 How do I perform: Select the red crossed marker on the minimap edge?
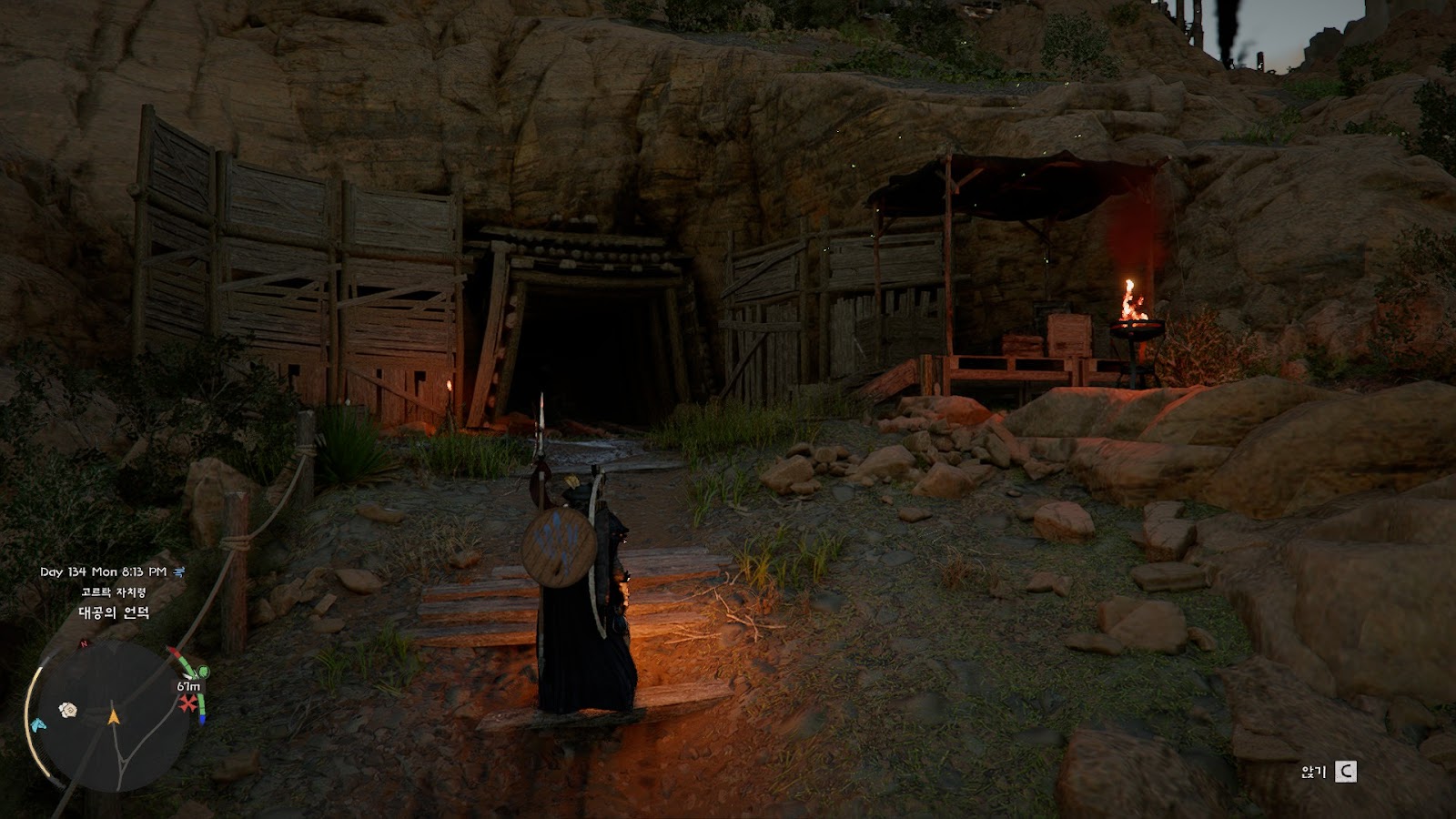coord(188,703)
